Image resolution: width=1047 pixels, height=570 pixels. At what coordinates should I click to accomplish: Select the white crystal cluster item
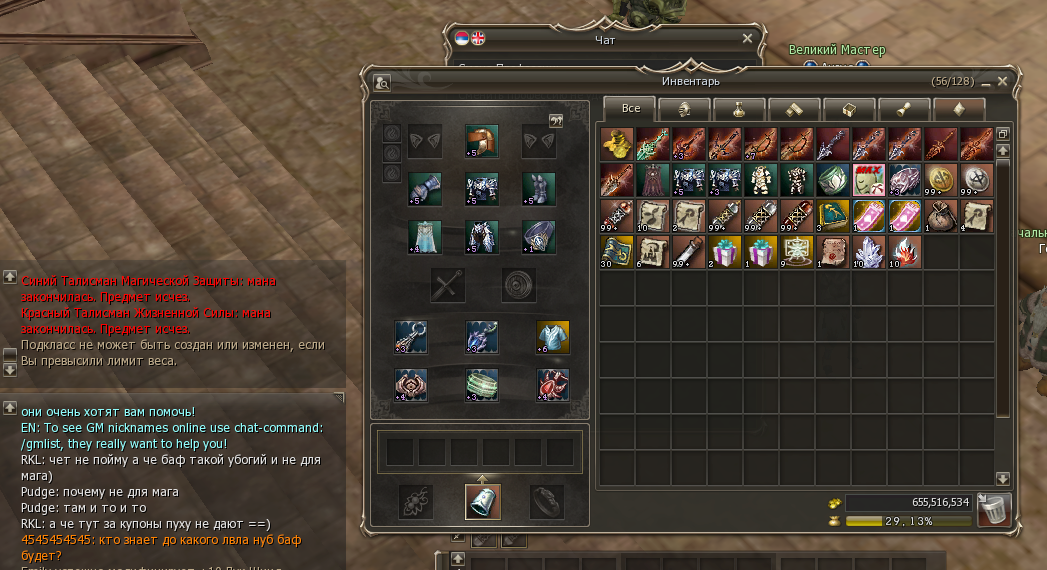point(868,253)
